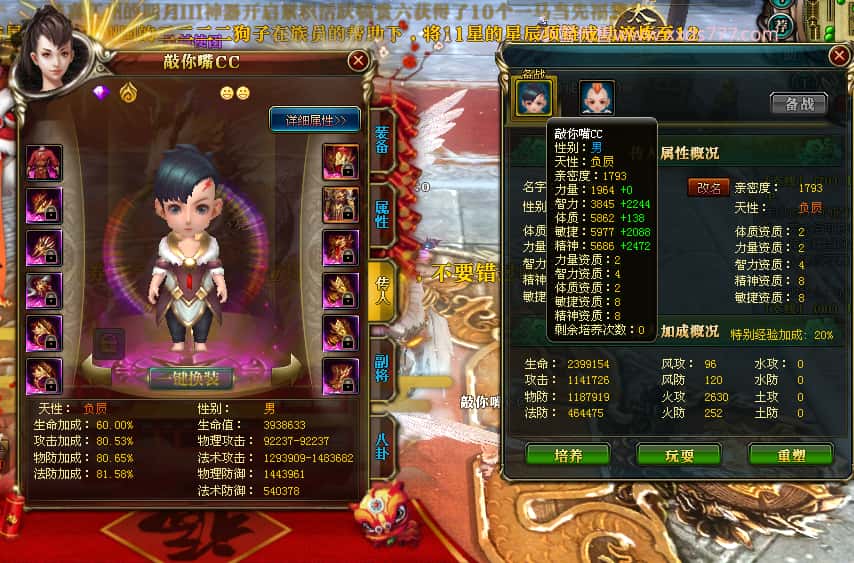Switch to the 装备 tab
The width and height of the screenshot is (854, 563).
coord(382,139)
